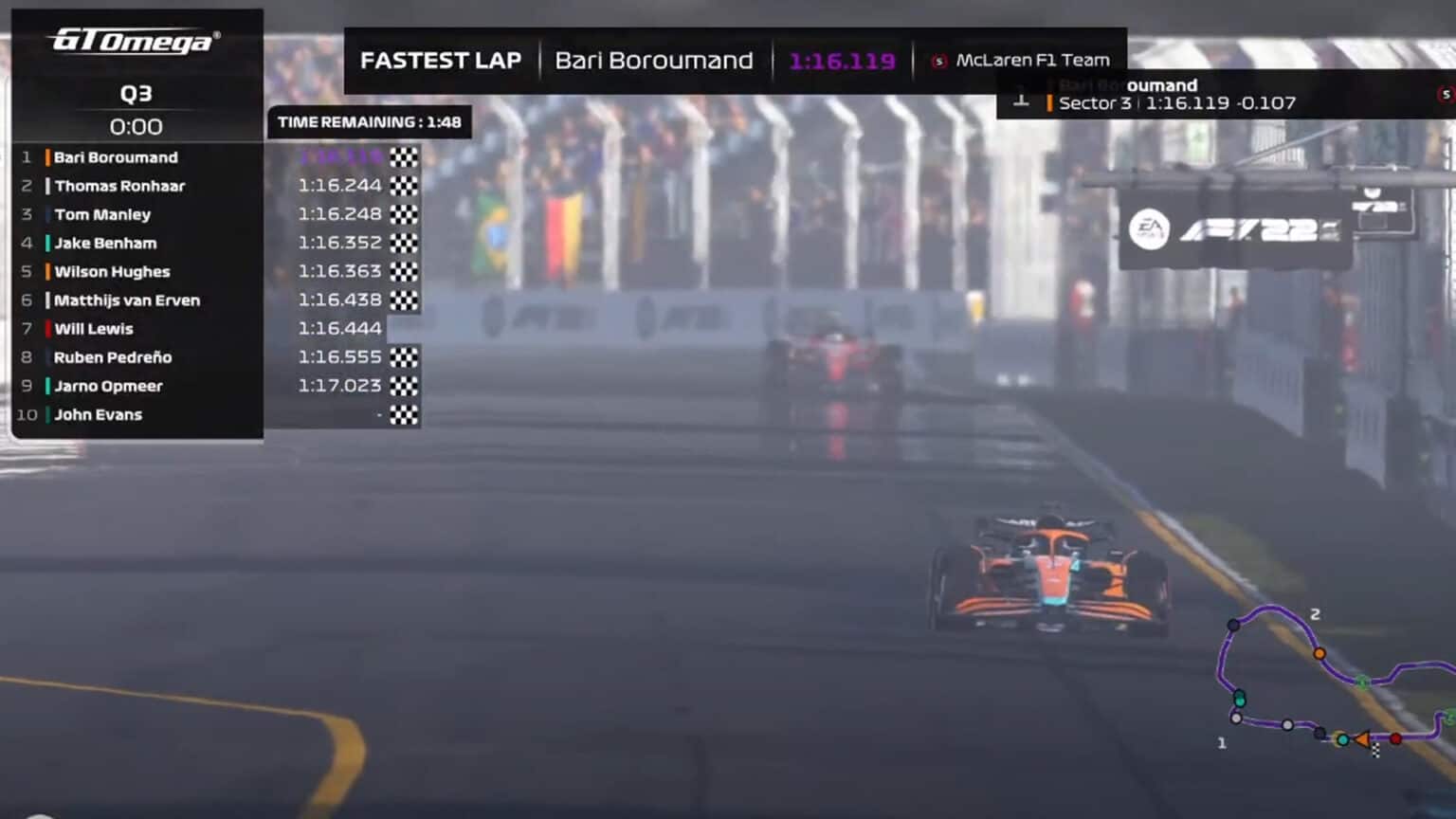This screenshot has width=1456, height=819.
Task: Click the checkered flag beside Jarno Opmeer's time
Action: point(406,386)
